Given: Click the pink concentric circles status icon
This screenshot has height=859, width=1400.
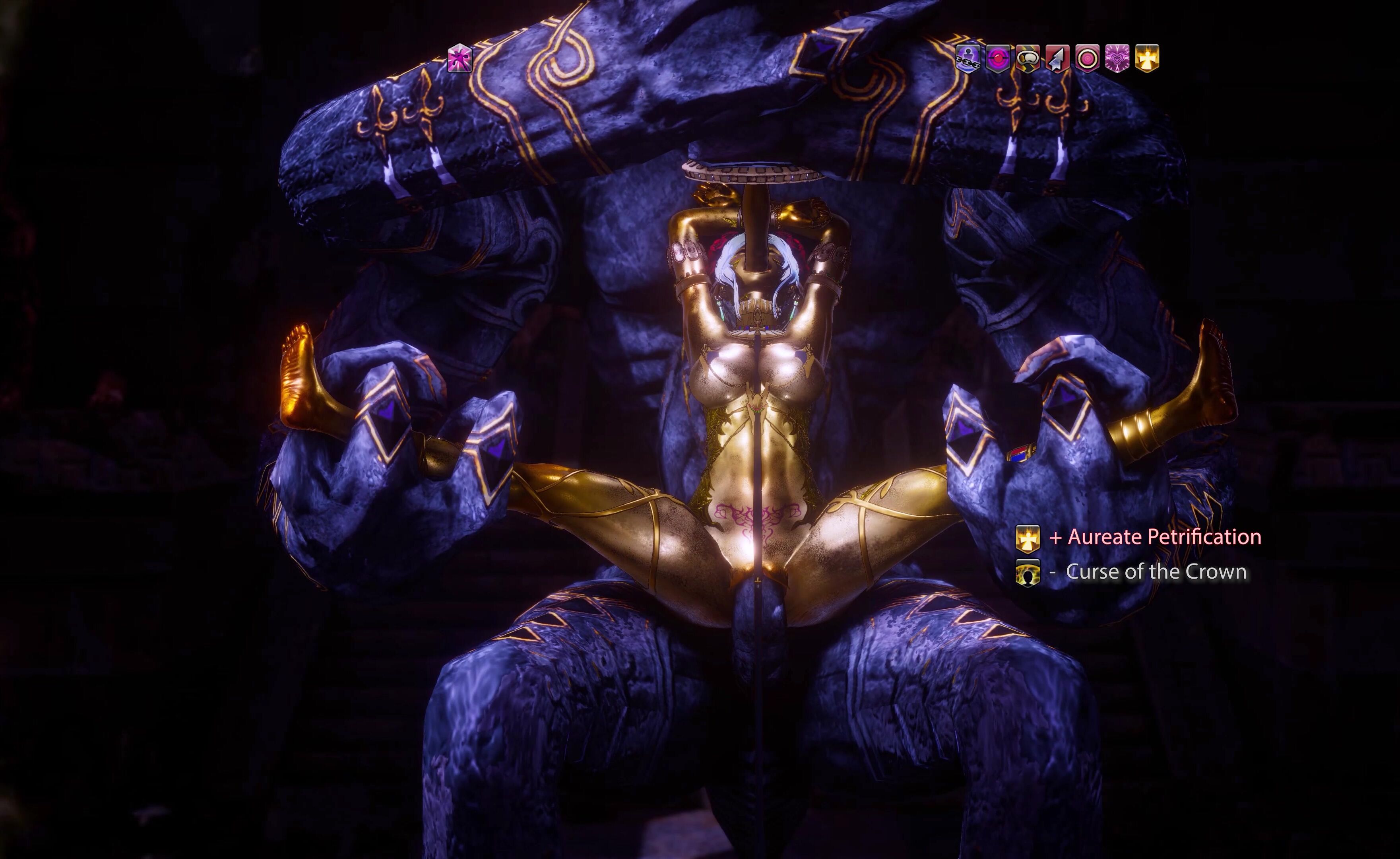Looking at the screenshot, I should (x=1087, y=58).
